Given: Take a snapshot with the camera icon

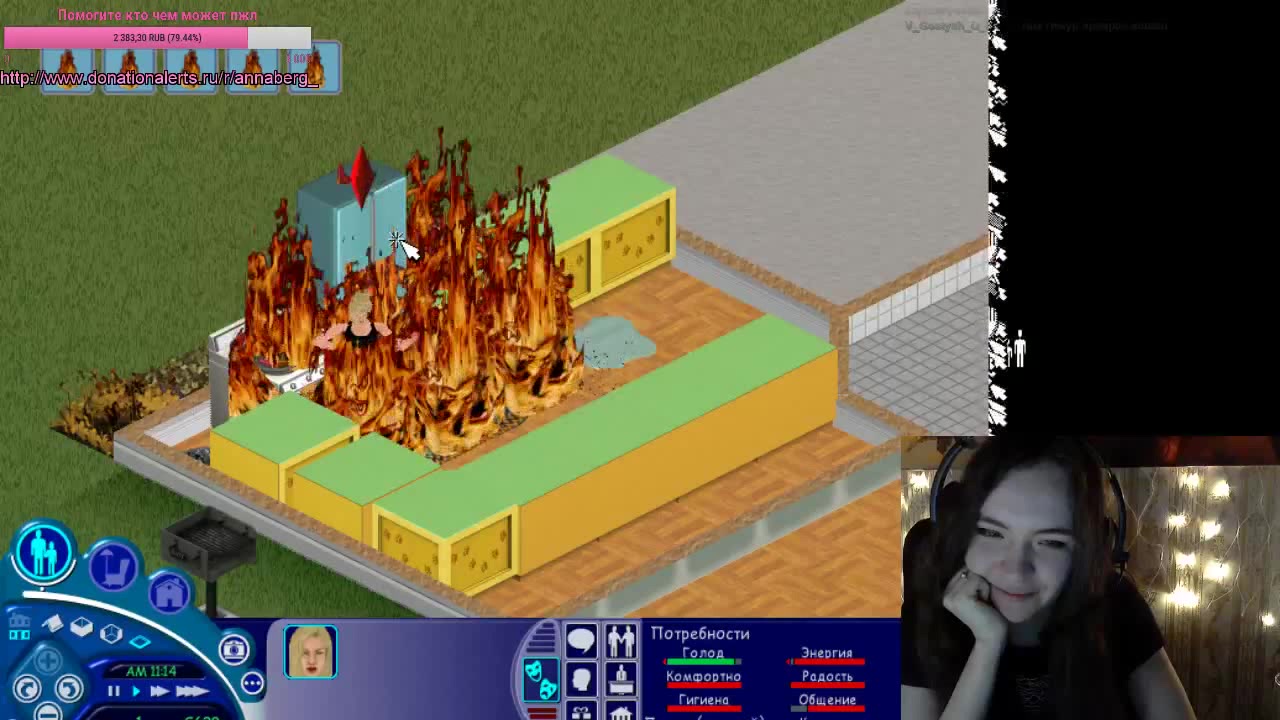Looking at the screenshot, I should [236, 649].
